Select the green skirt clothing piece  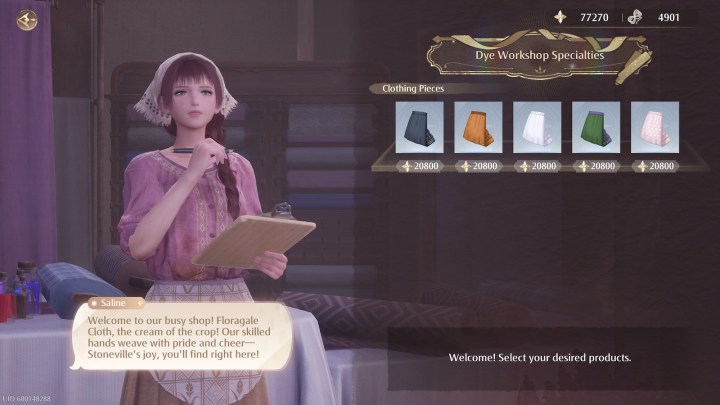point(596,127)
